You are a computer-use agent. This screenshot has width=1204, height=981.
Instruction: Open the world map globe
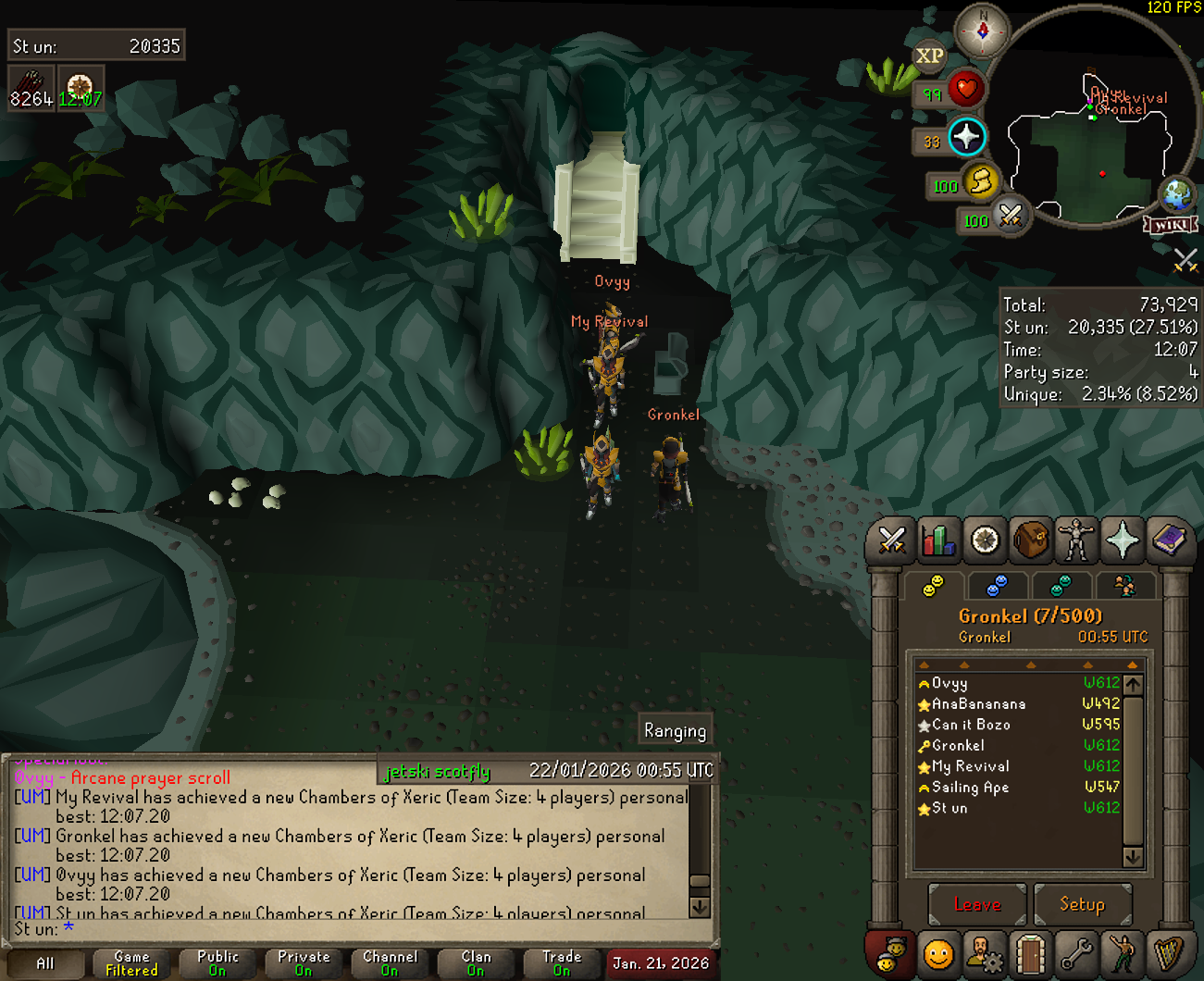(x=1178, y=194)
